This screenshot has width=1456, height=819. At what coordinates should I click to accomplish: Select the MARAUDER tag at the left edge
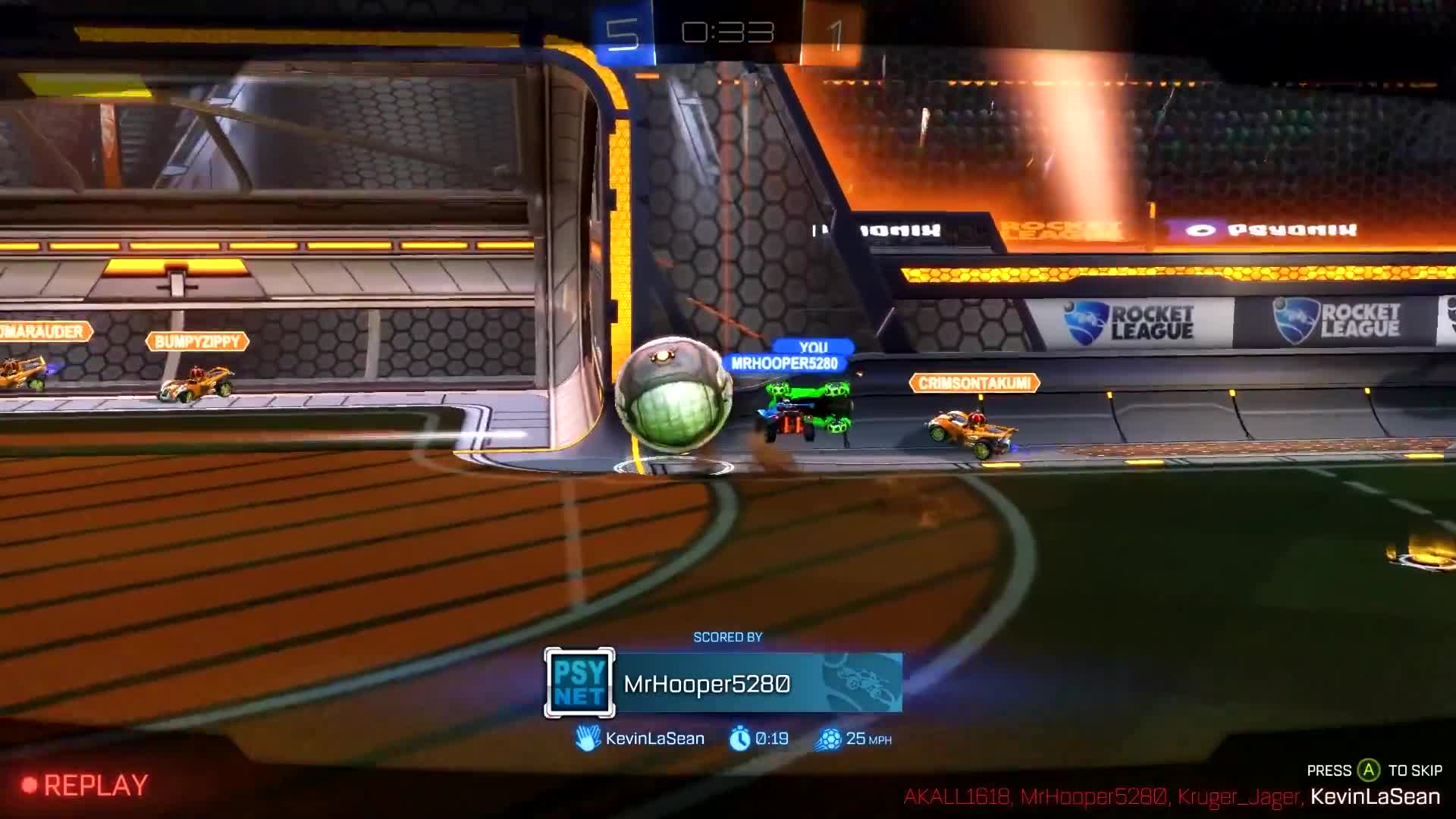(x=42, y=331)
